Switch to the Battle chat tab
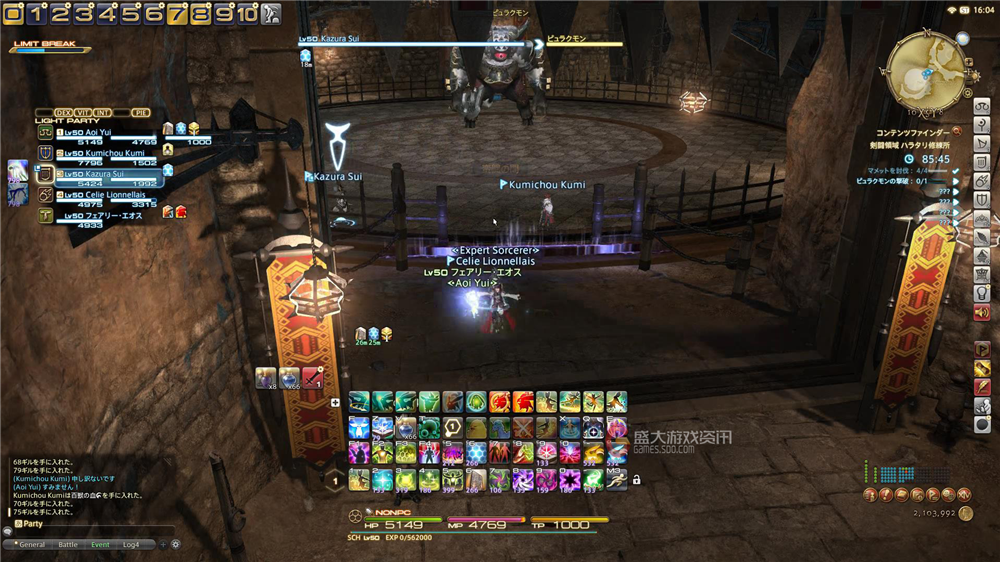Screen dimensions: 1000x562 tap(68, 545)
